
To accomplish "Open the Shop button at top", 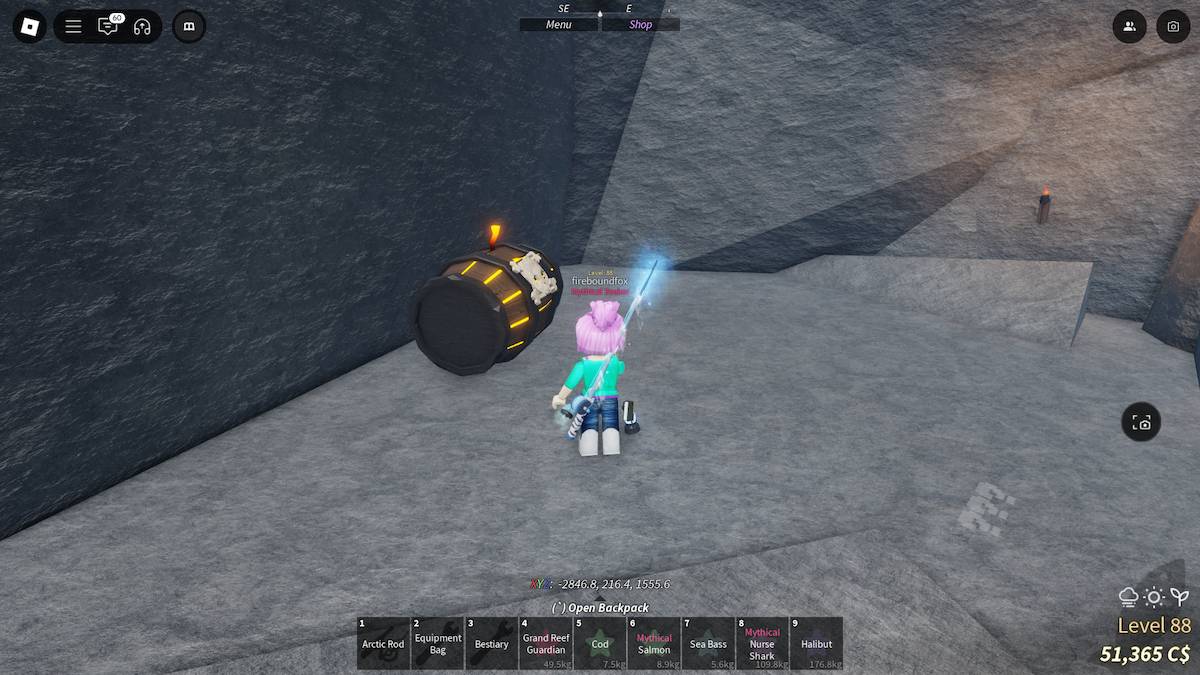I will (640, 25).
